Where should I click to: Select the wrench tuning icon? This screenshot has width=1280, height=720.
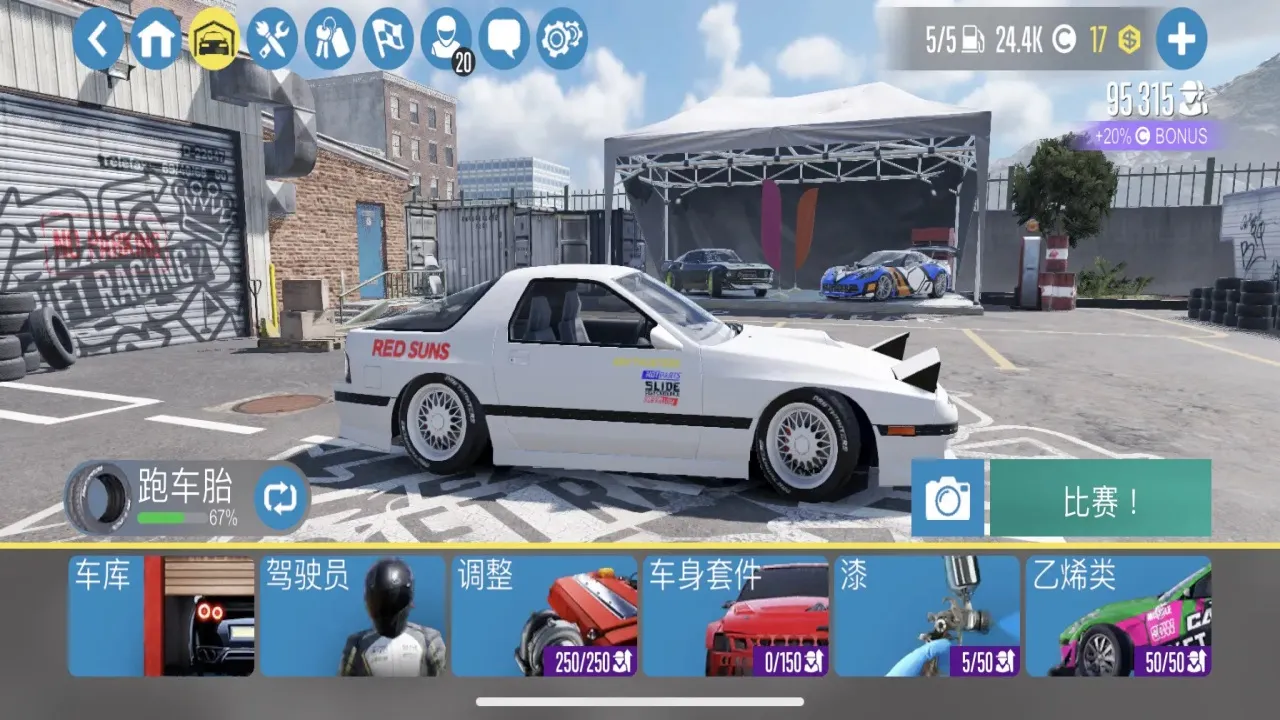pos(270,40)
